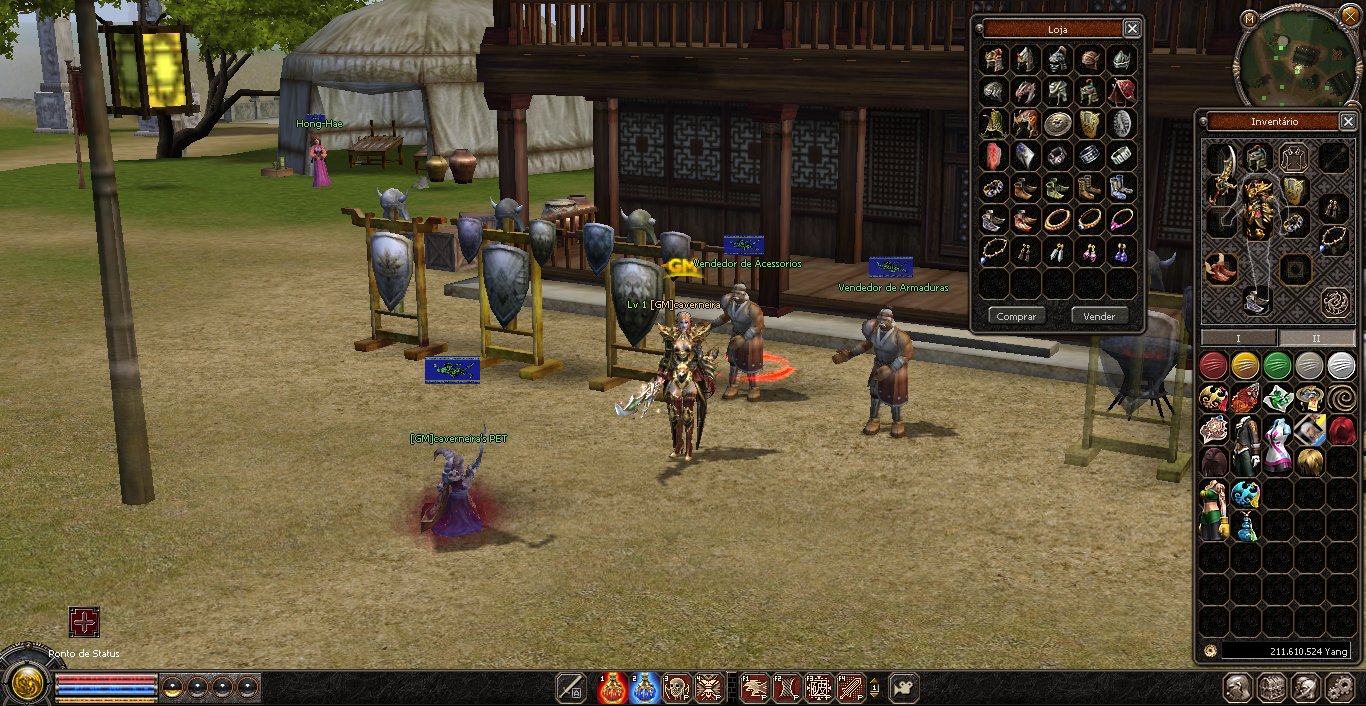The width and height of the screenshot is (1366, 706).
Task: Select the red orb item in inventory
Action: pyautogui.click(x=1213, y=366)
